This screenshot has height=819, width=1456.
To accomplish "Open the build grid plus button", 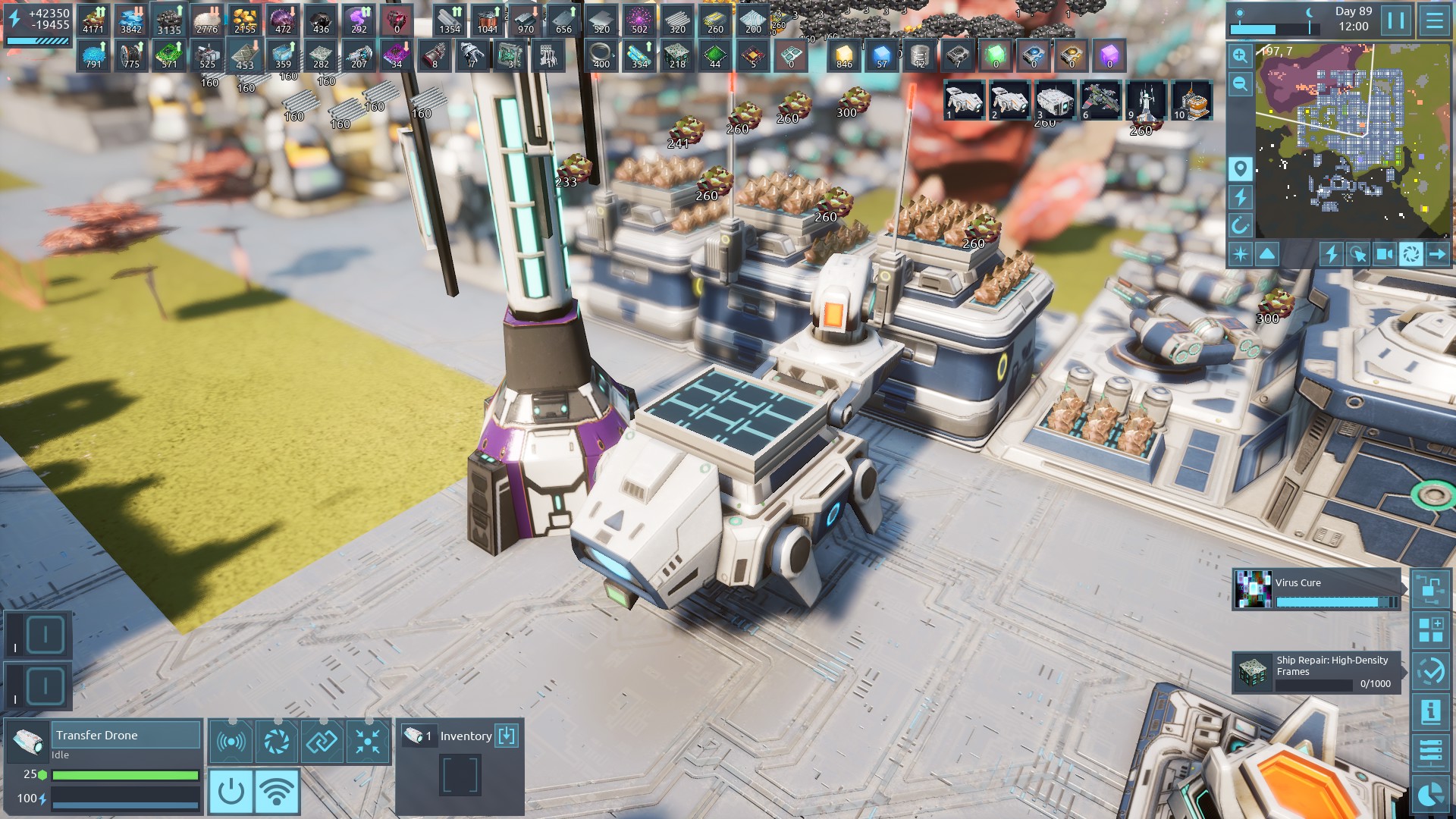I will pyautogui.click(x=1430, y=629).
